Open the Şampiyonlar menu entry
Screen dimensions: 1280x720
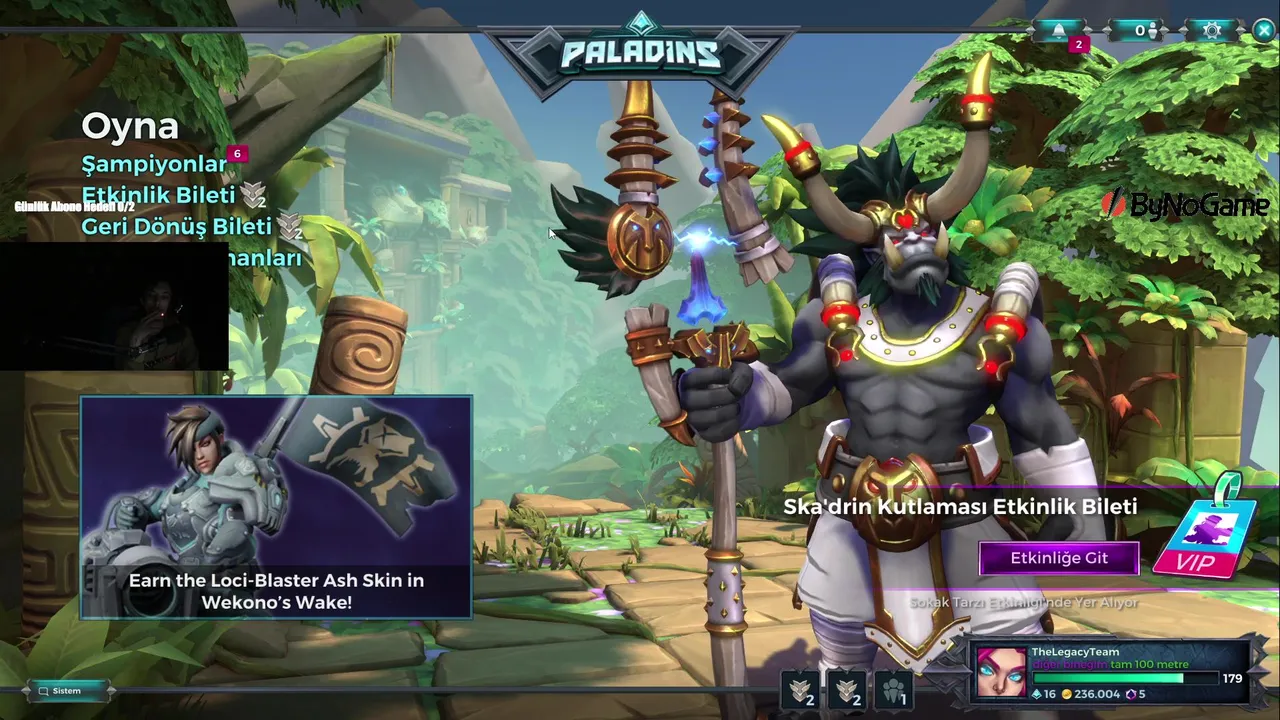(155, 163)
